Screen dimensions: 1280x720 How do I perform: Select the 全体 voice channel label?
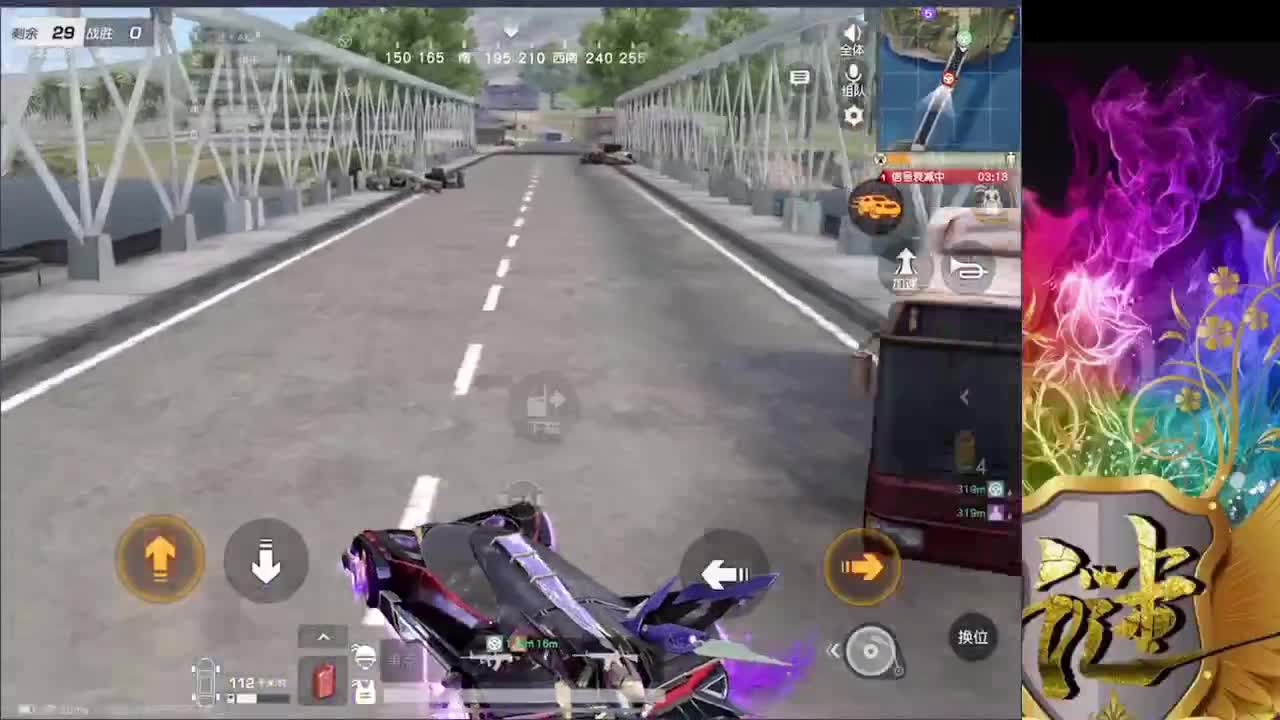[x=852, y=51]
